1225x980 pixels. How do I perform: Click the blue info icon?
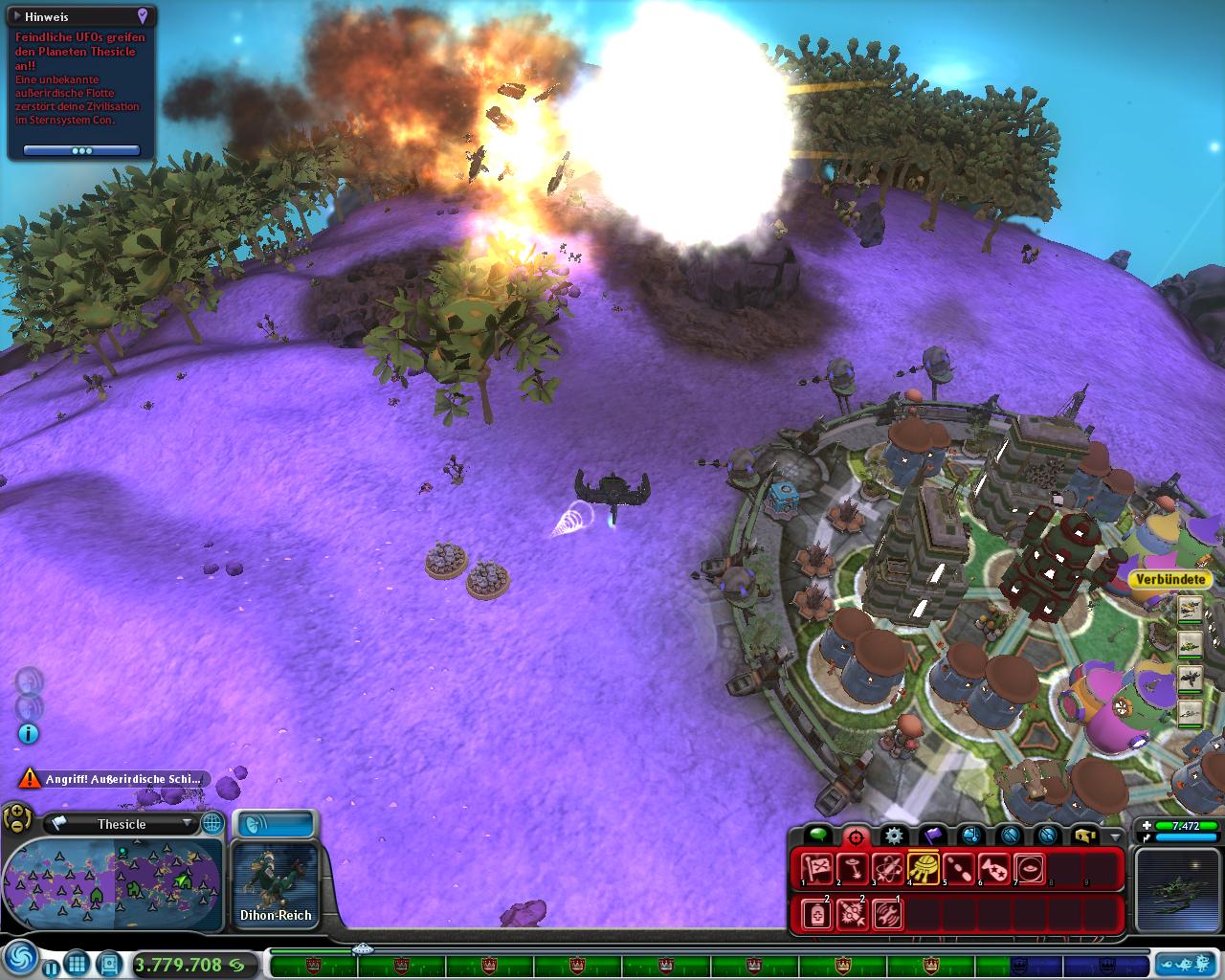[x=29, y=734]
